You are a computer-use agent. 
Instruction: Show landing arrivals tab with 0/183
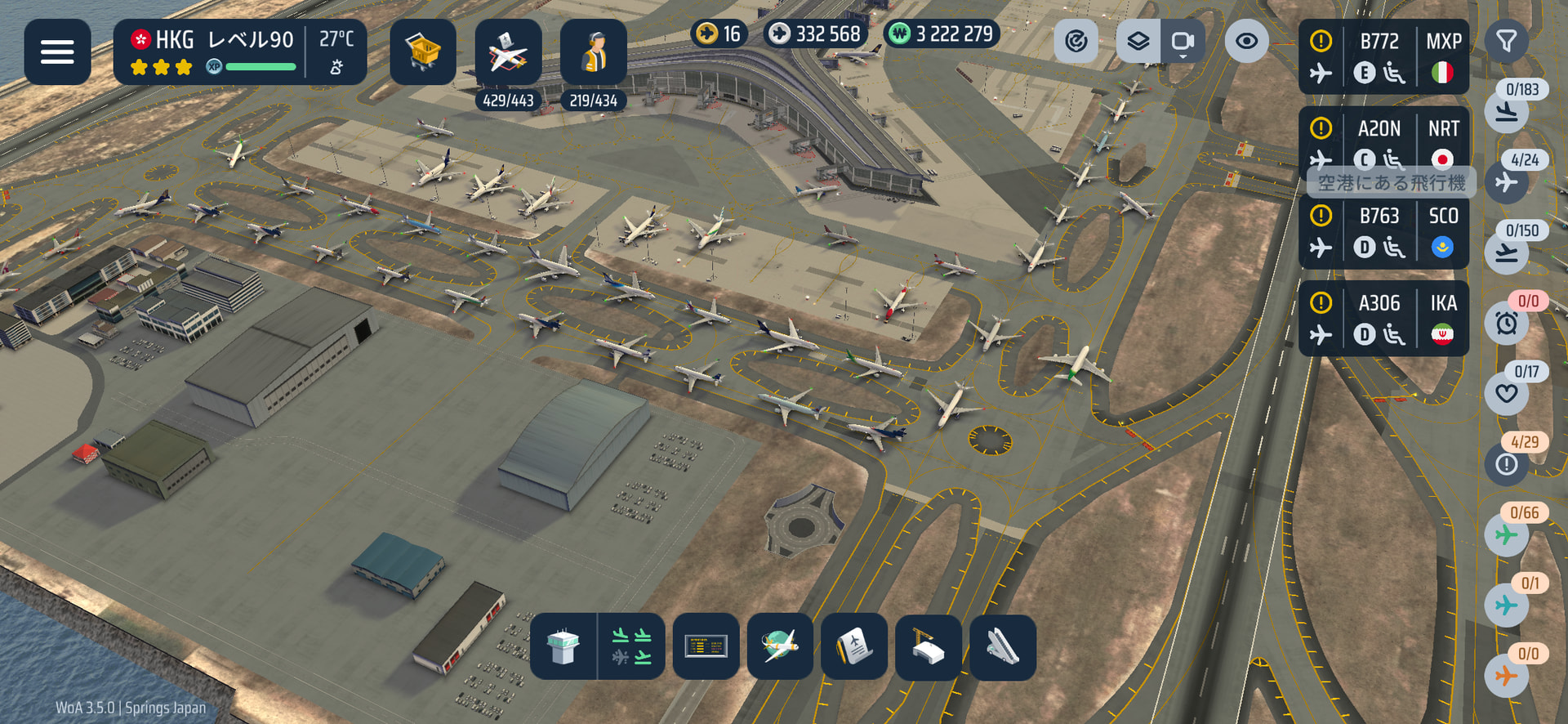[1507, 112]
